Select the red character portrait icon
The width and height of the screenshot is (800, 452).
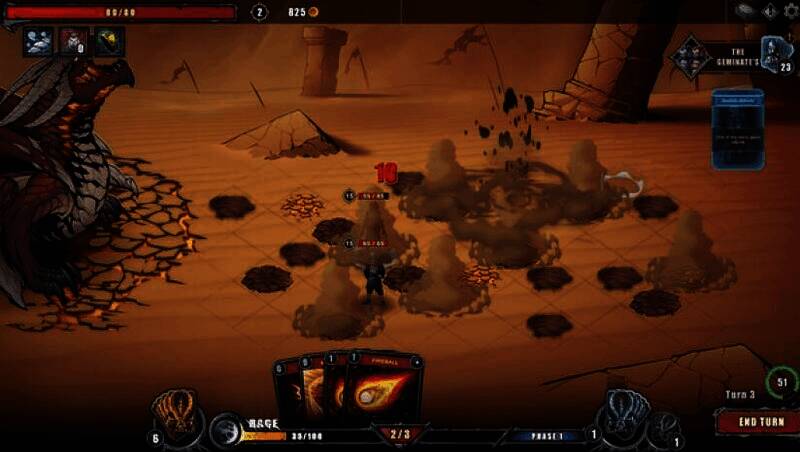tap(73, 41)
